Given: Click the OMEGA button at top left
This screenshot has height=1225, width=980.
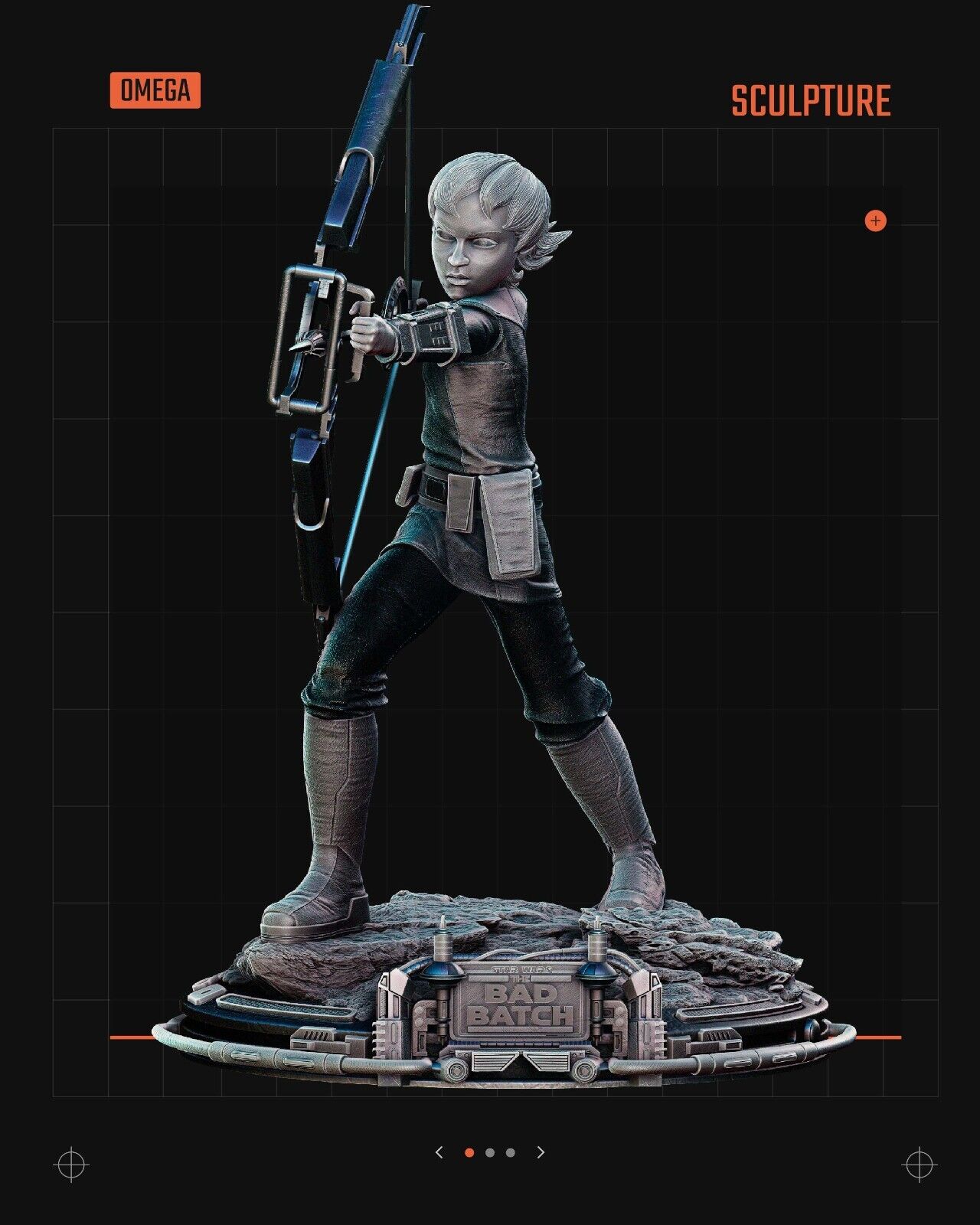Looking at the screenshot, I should pyautogui.click(x=155, y=90).
